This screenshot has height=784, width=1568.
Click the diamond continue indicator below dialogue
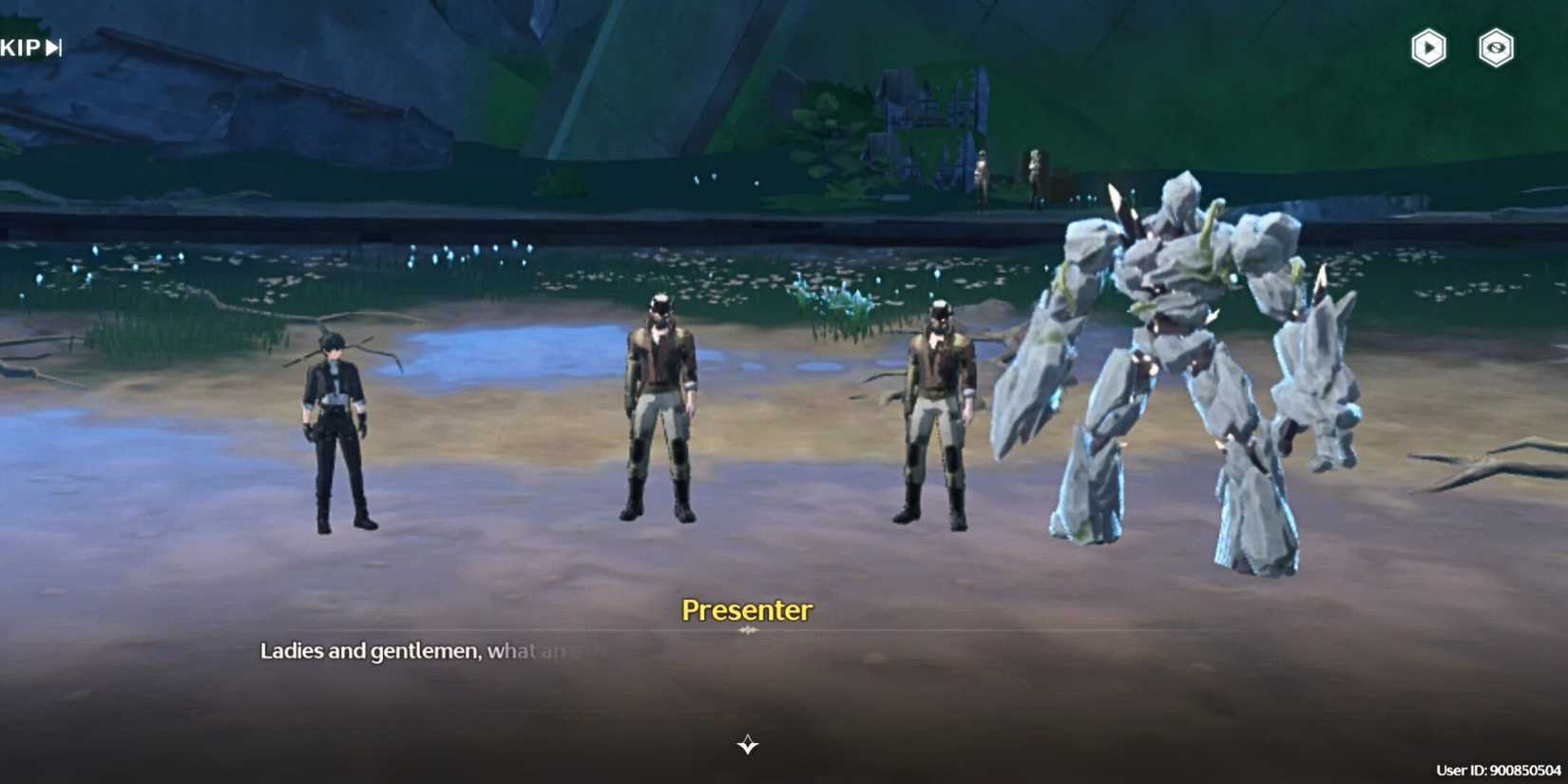click(x=747, y=746)
